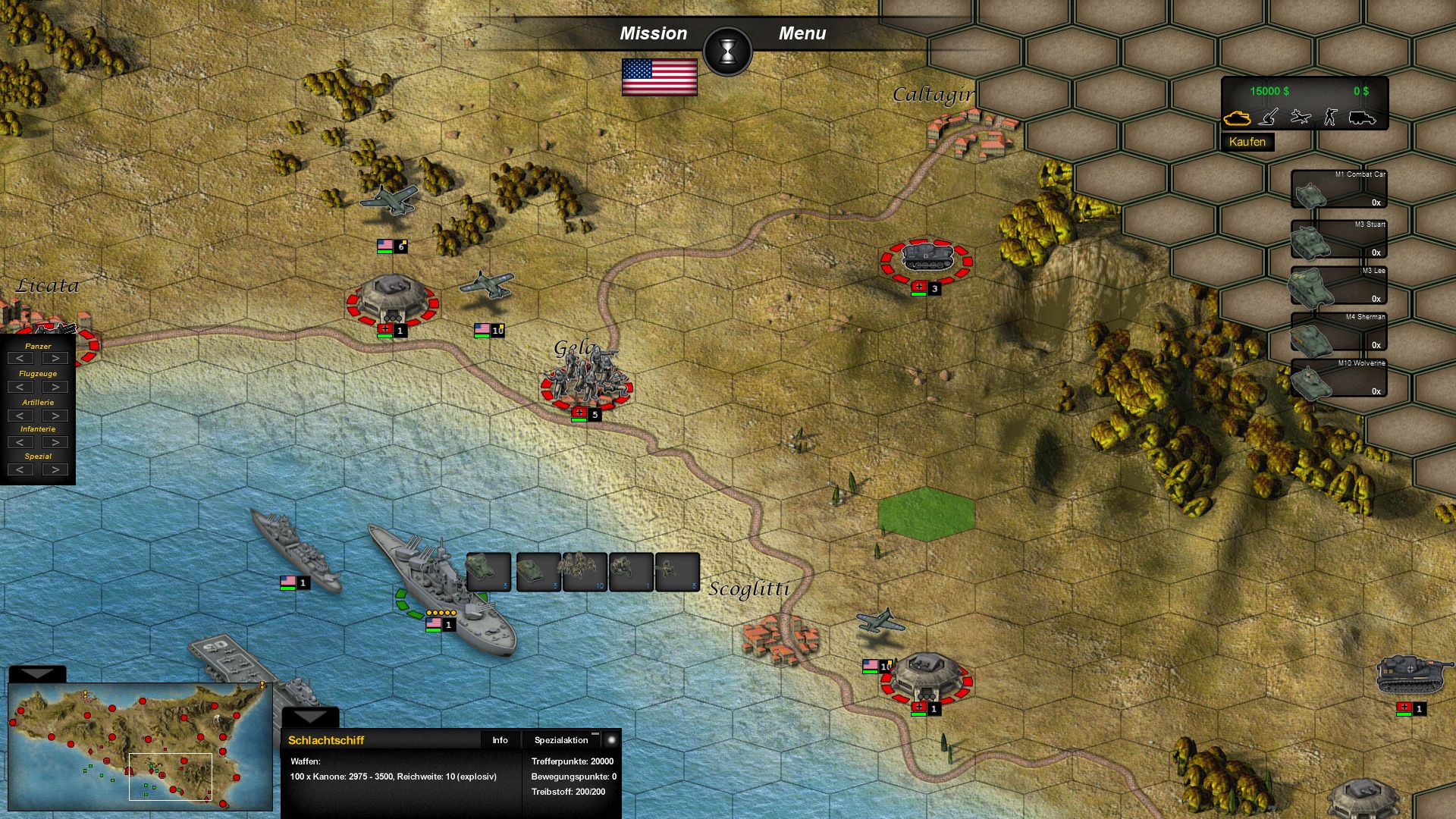Choose the M10 Wolverine entry

[1338, 378]
